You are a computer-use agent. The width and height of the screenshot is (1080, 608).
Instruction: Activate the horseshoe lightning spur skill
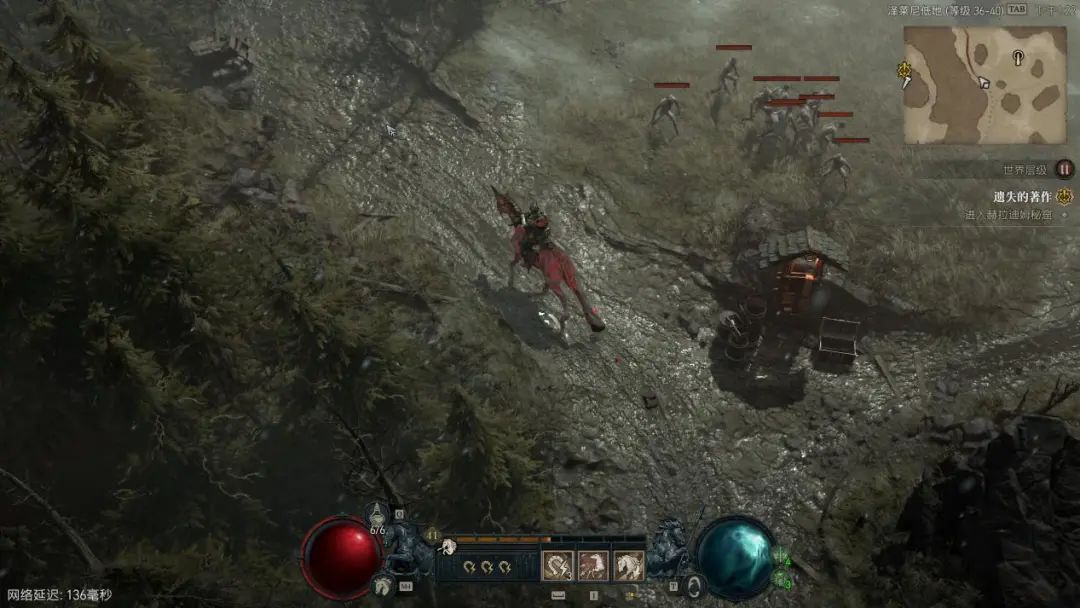(x=557, y=566)
